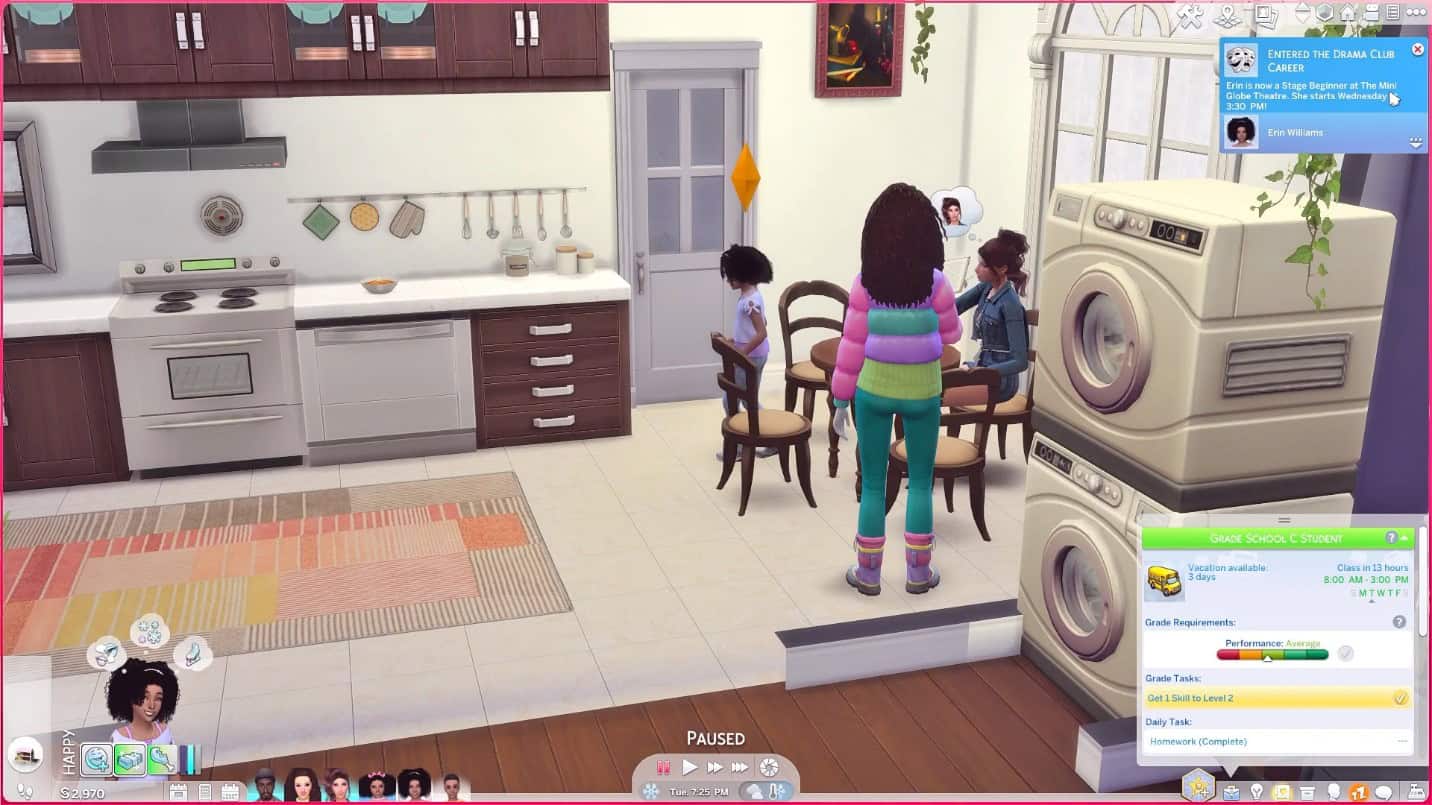1432x805 pixels.
Task: Select the Grade School C Student panel tab
Action: click(x=1278, y=538)
